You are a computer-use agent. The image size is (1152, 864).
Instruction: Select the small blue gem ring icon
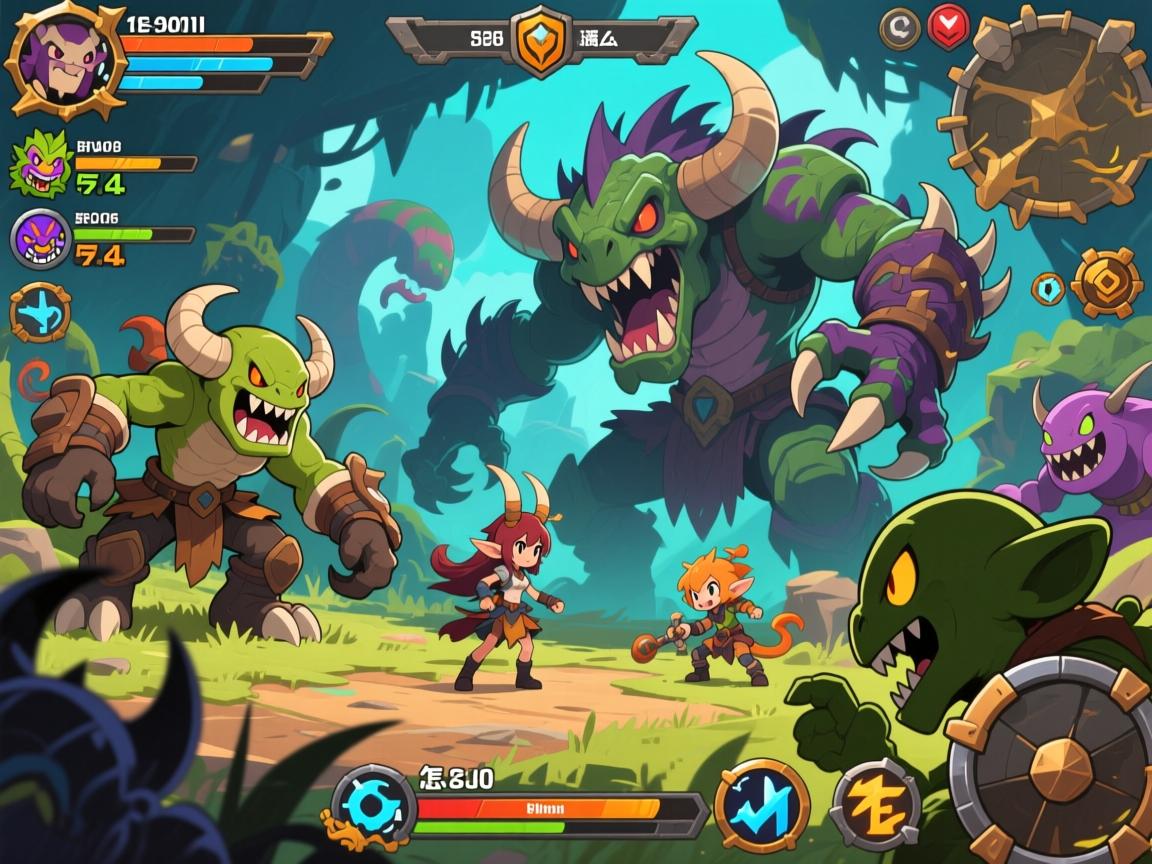coord(1047,288)
